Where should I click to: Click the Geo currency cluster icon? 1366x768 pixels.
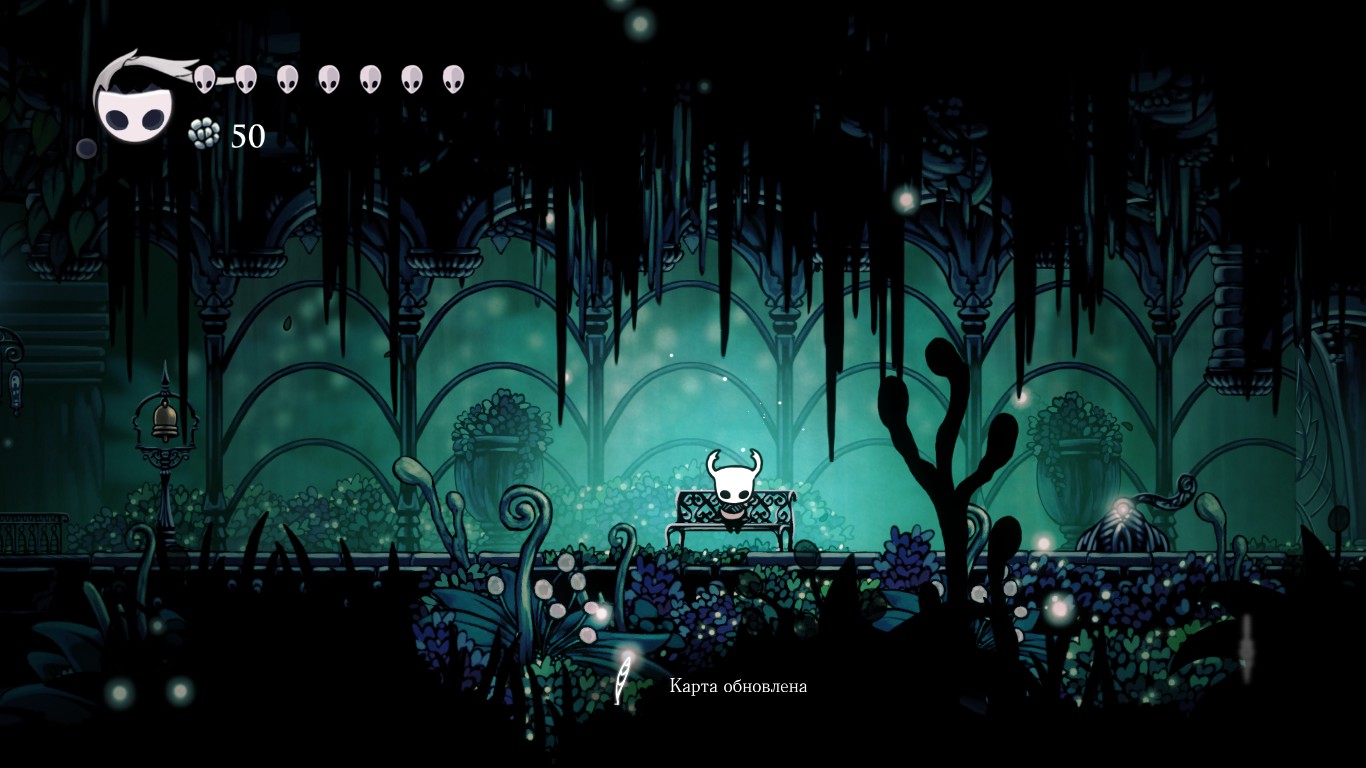click(x=203, y=131)
